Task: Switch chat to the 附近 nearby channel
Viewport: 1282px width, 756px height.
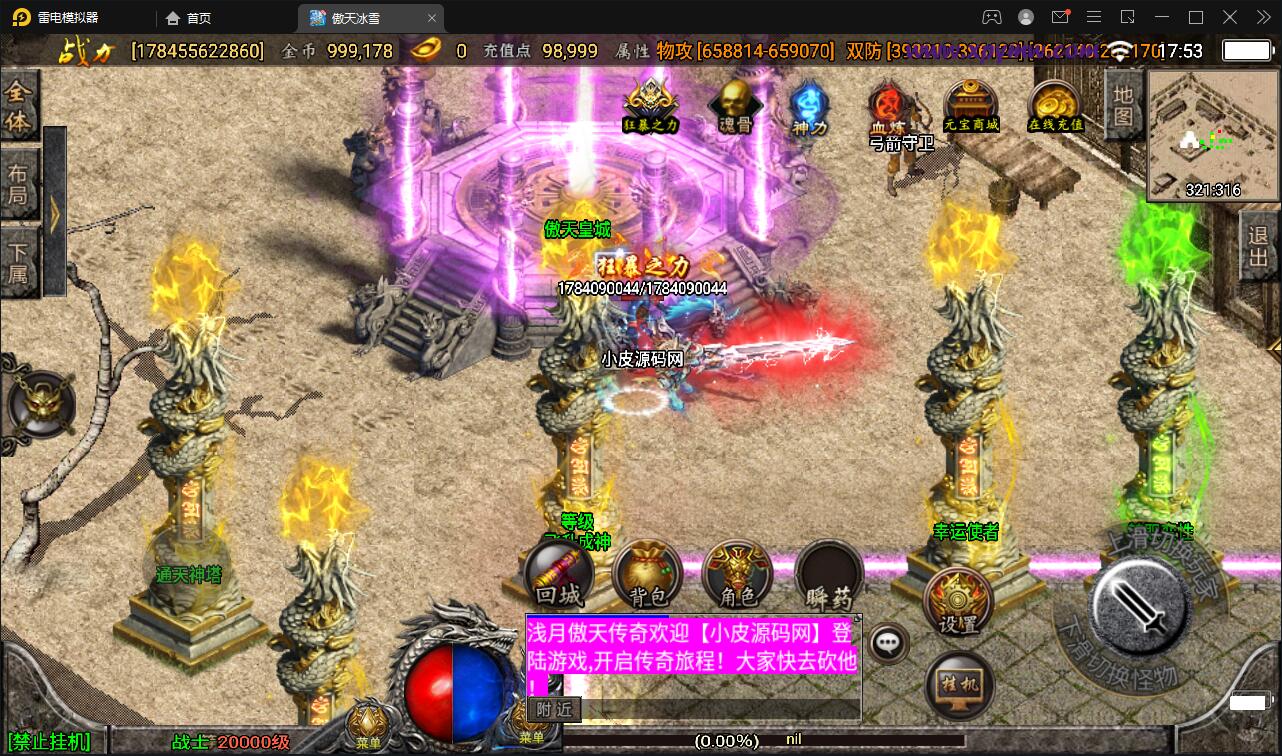Action: pyautogui.click(x=554, y=709)
